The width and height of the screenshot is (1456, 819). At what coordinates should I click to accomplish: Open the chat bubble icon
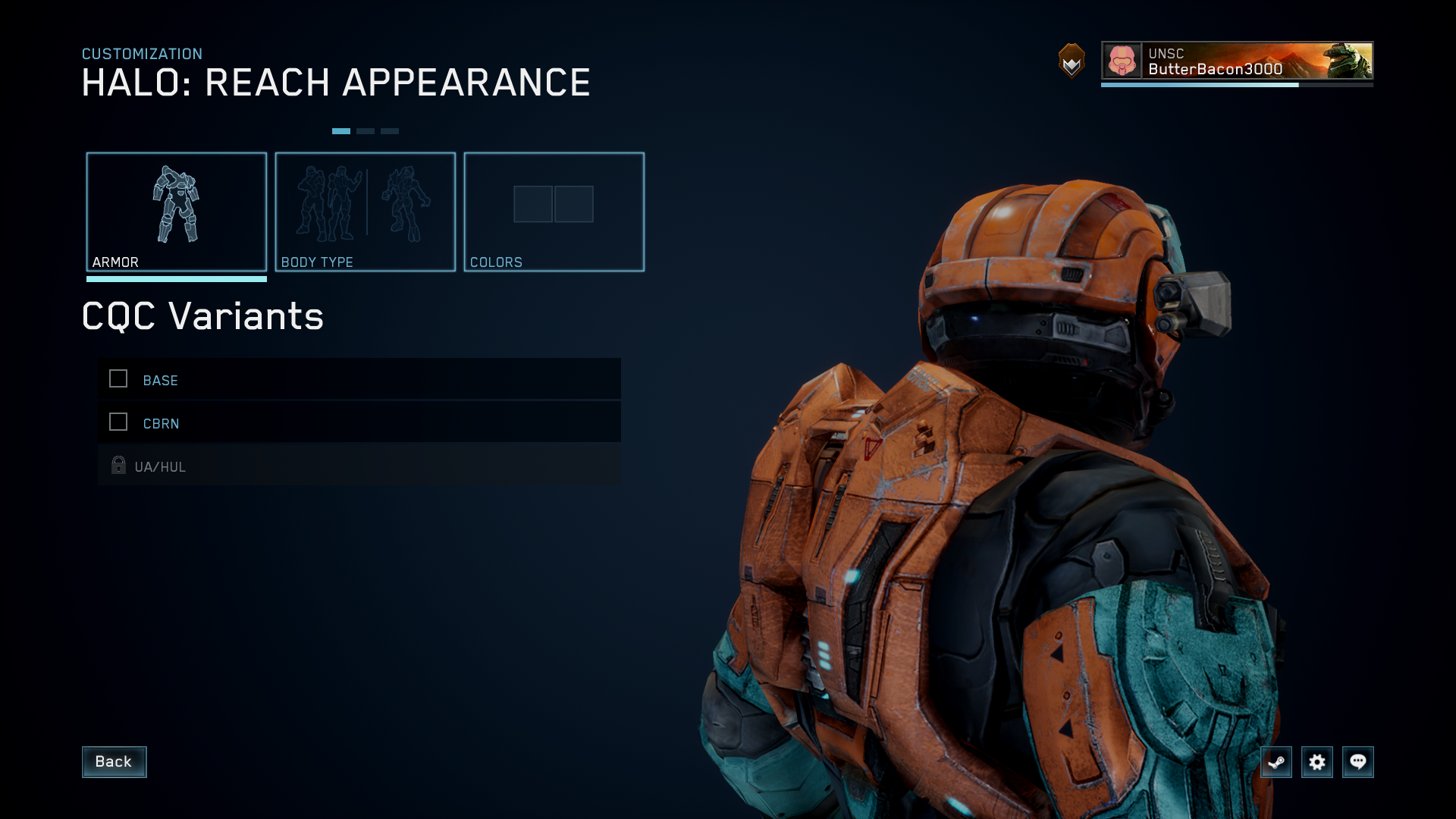(x=1360, y=762)
